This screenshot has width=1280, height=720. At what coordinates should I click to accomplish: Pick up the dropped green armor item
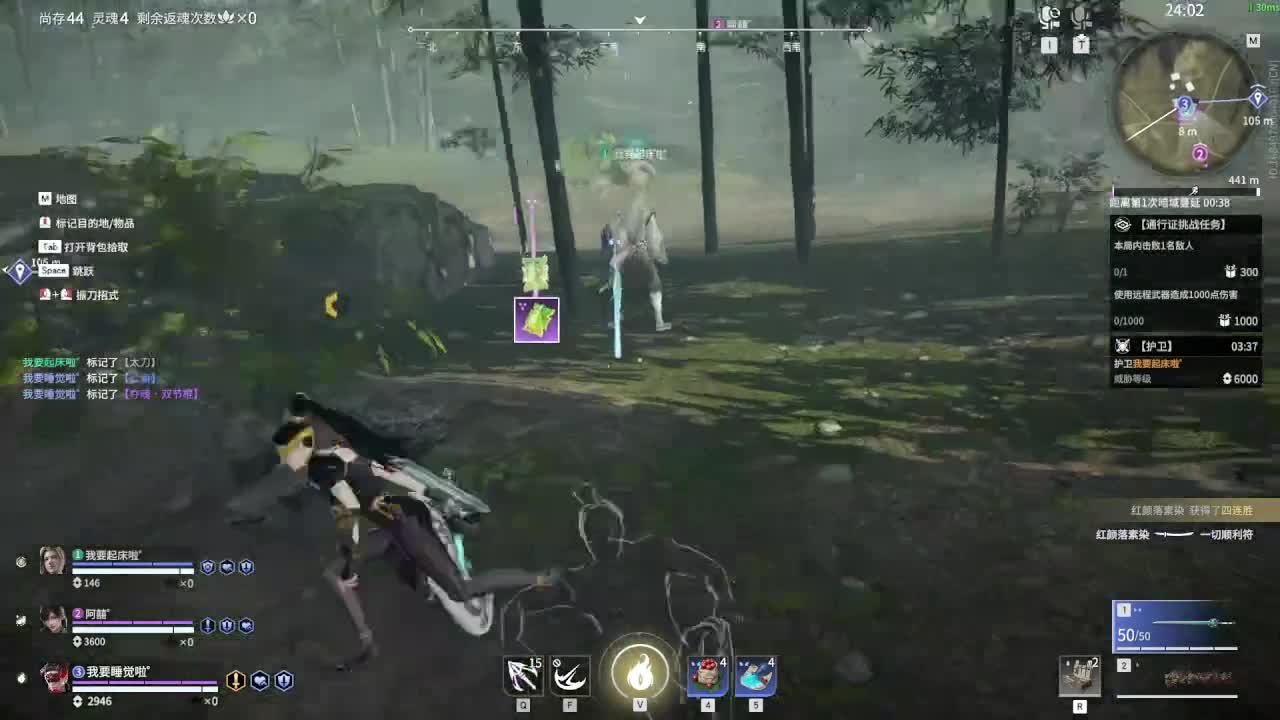pos(537,319)
